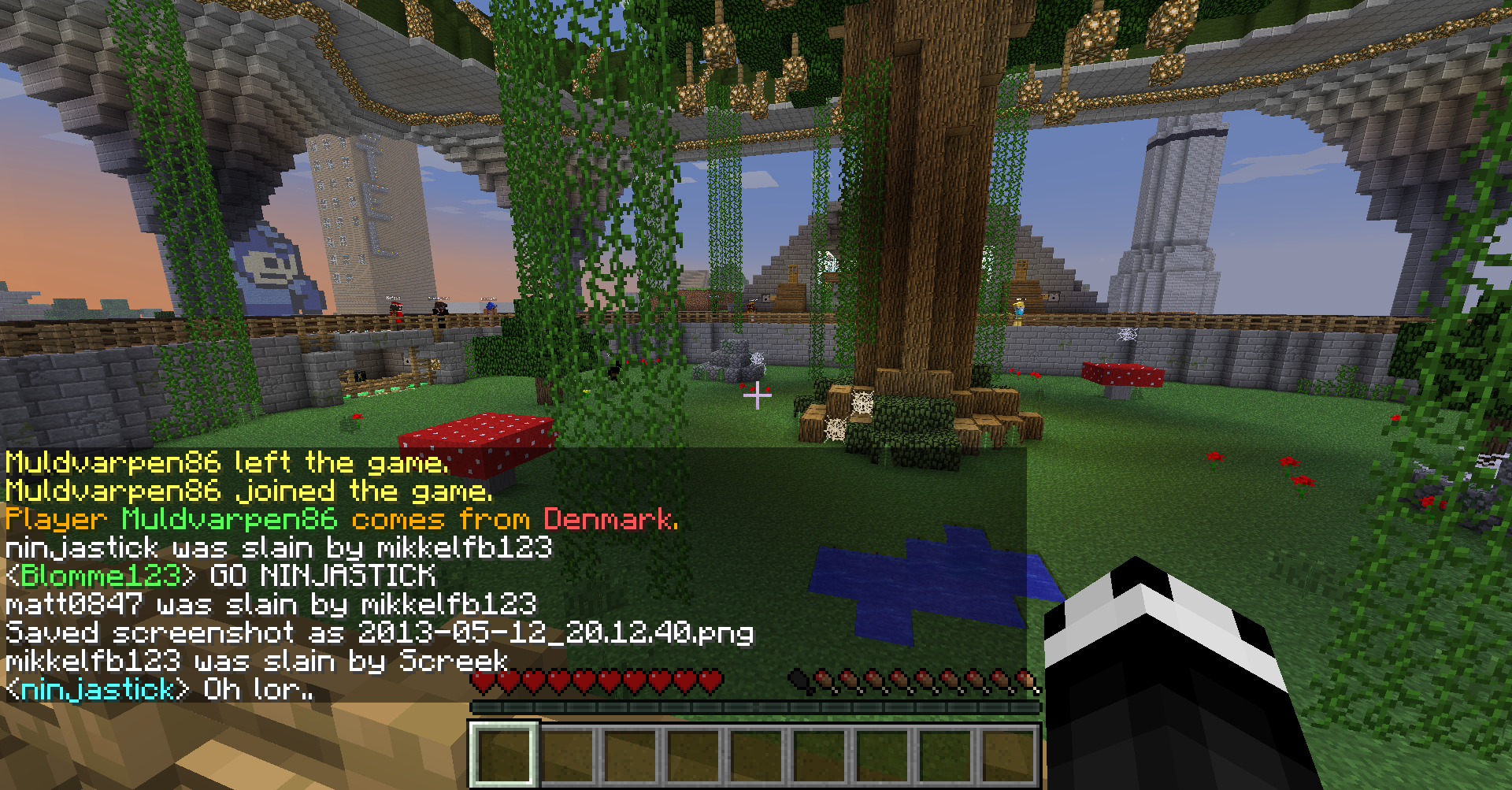Viewport: 1512px width, 790px height.
Task: Click the Blomme123 "GO NINJASTICK" chat line
Action: click(220, 576)
